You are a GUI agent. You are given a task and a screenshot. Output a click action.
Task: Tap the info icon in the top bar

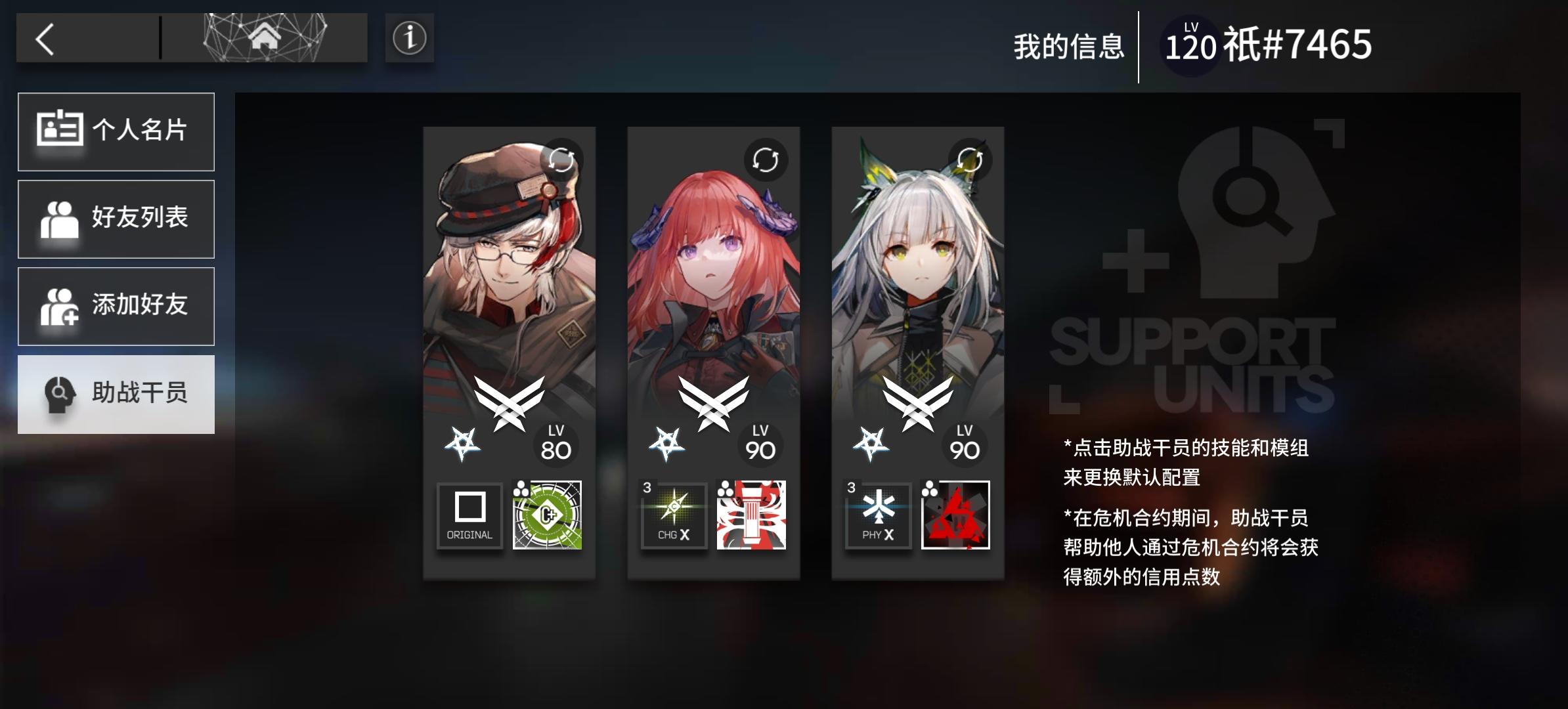(x=409, y=39)
